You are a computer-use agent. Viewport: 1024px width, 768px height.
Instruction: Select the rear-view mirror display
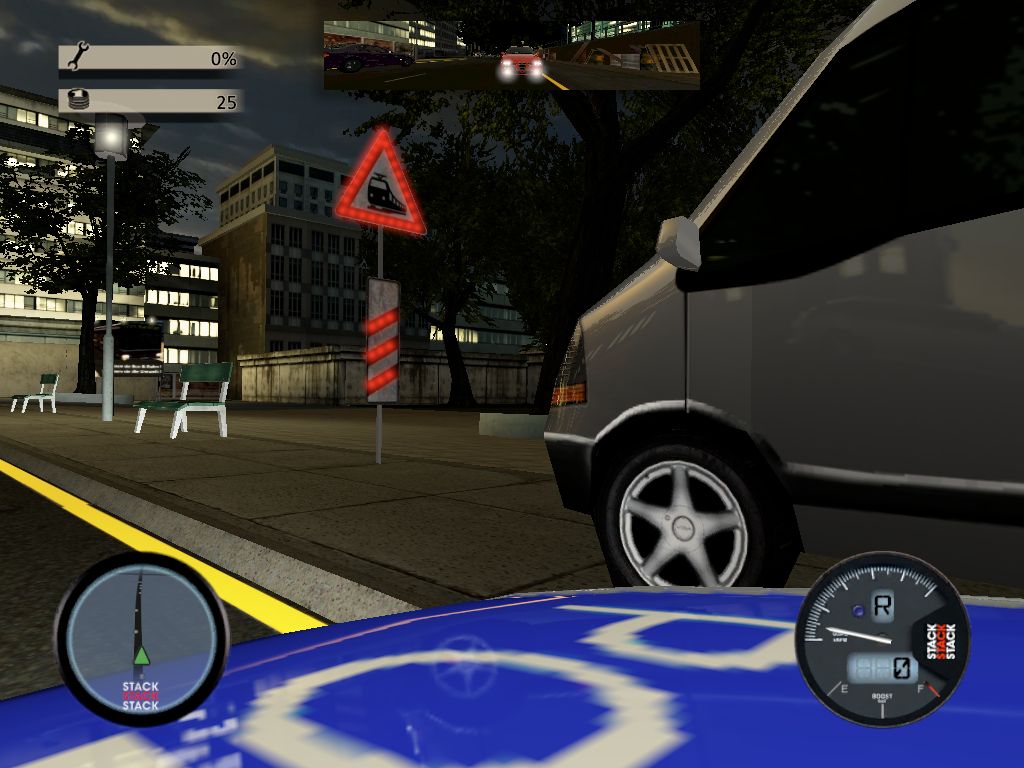511,54
